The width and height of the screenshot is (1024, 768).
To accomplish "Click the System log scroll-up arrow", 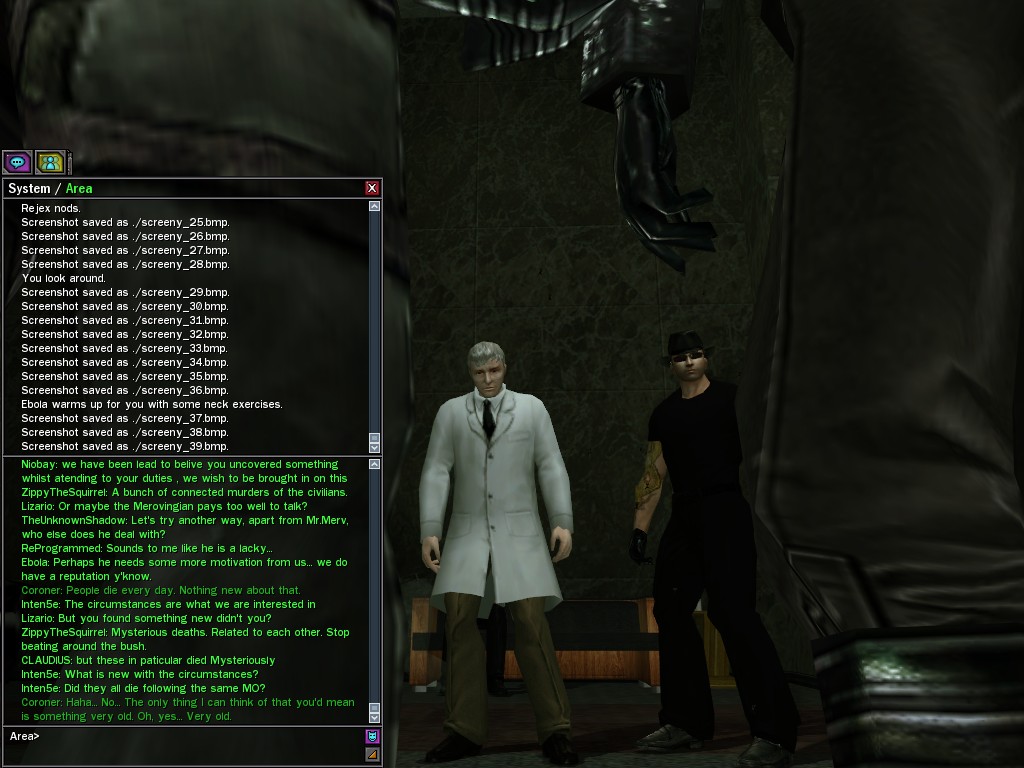I will pos(375,207).
